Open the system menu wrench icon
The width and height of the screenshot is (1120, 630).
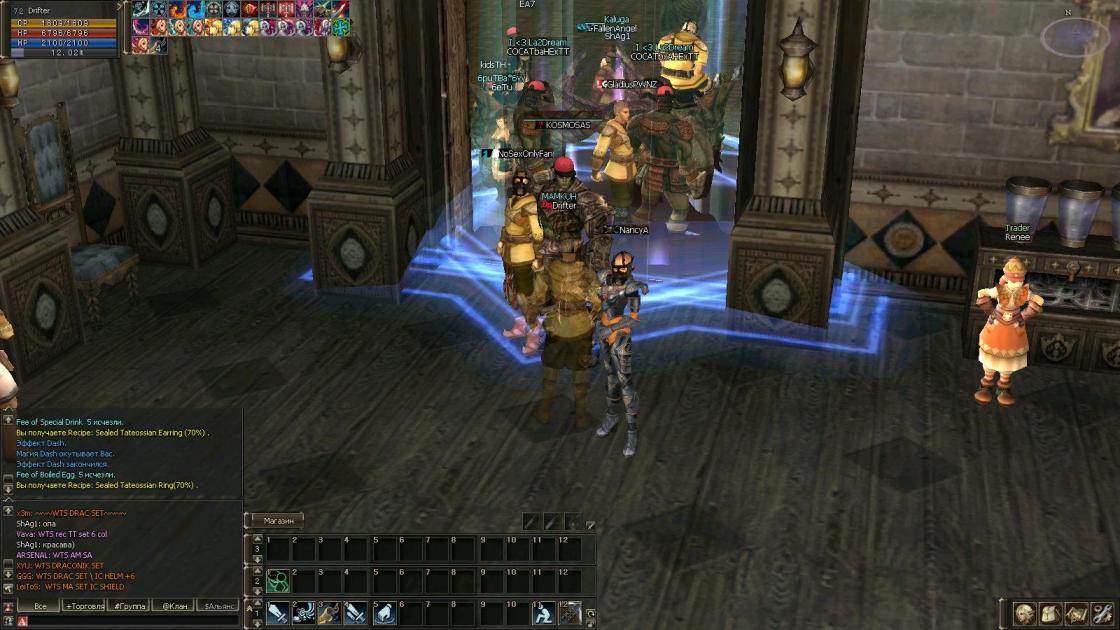(1103, 612)
